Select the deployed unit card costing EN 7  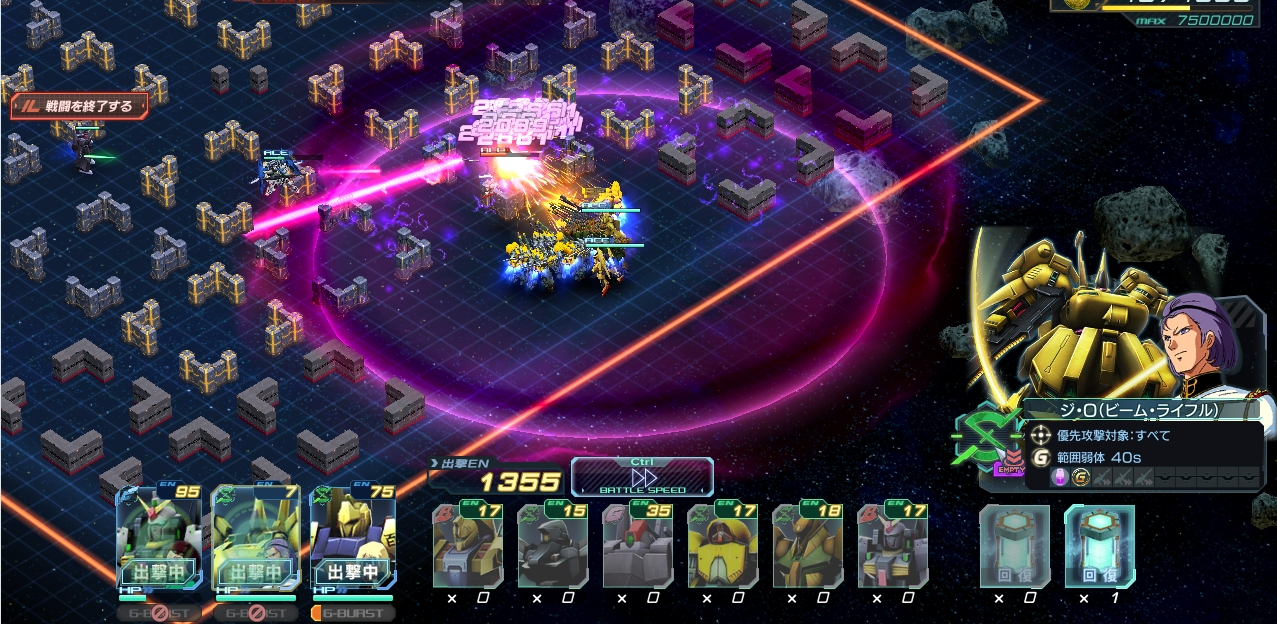tap(255, 538)
